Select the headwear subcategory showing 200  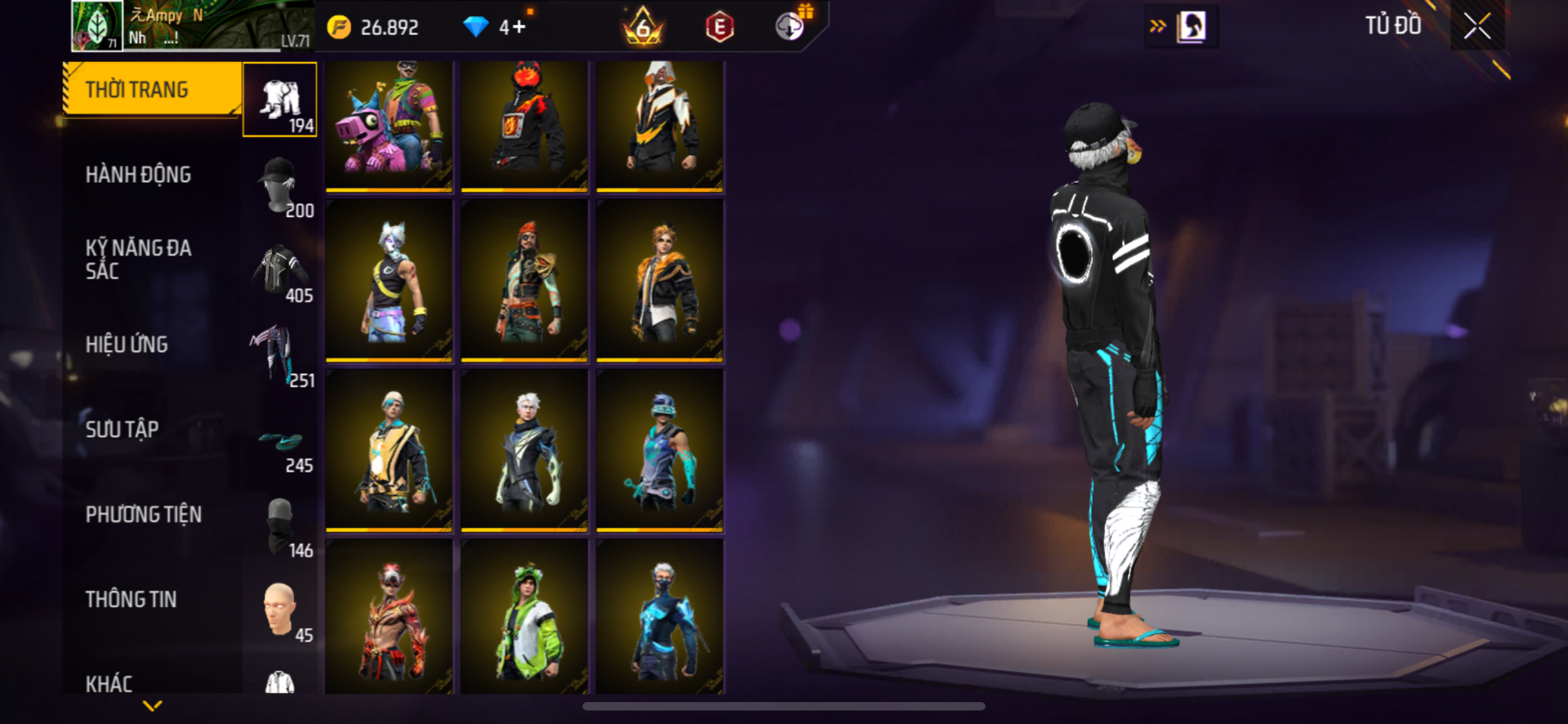point(280,184)
